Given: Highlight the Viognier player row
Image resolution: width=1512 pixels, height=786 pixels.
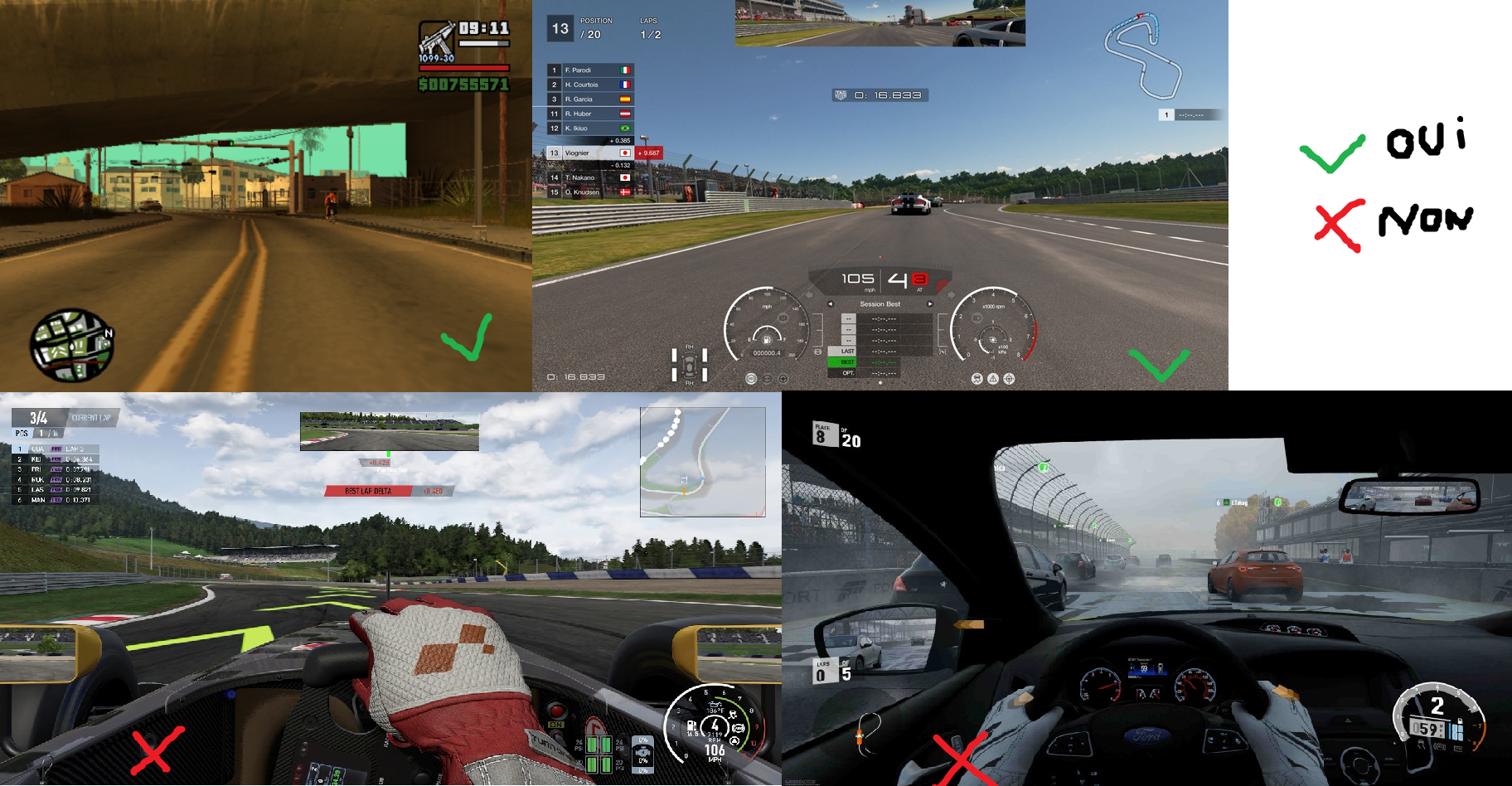Looking at the screenshot, I should 590,153.
